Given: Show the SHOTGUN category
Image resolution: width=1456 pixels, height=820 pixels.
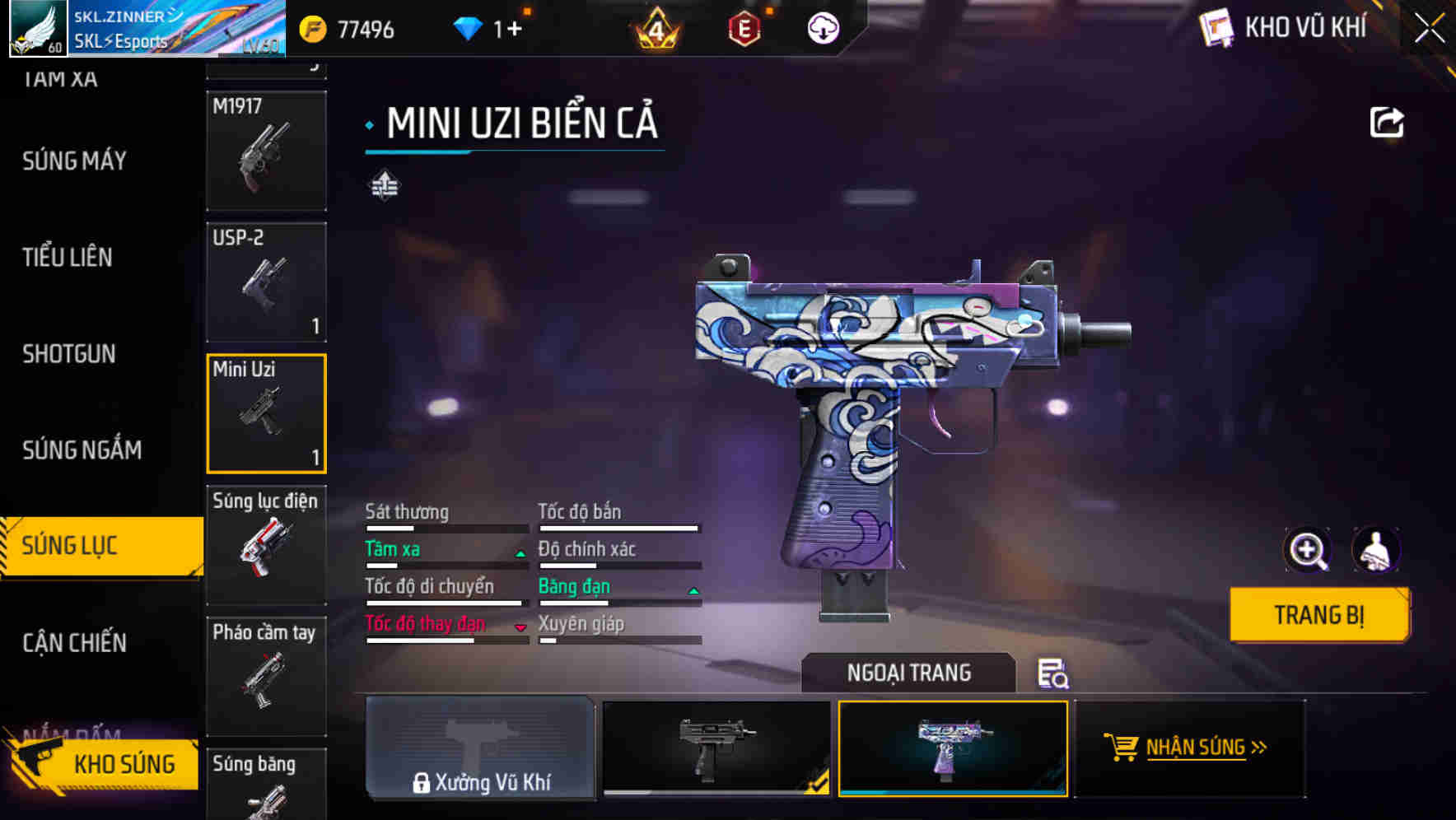Looking at the screenshot, I should coord(69,354).
